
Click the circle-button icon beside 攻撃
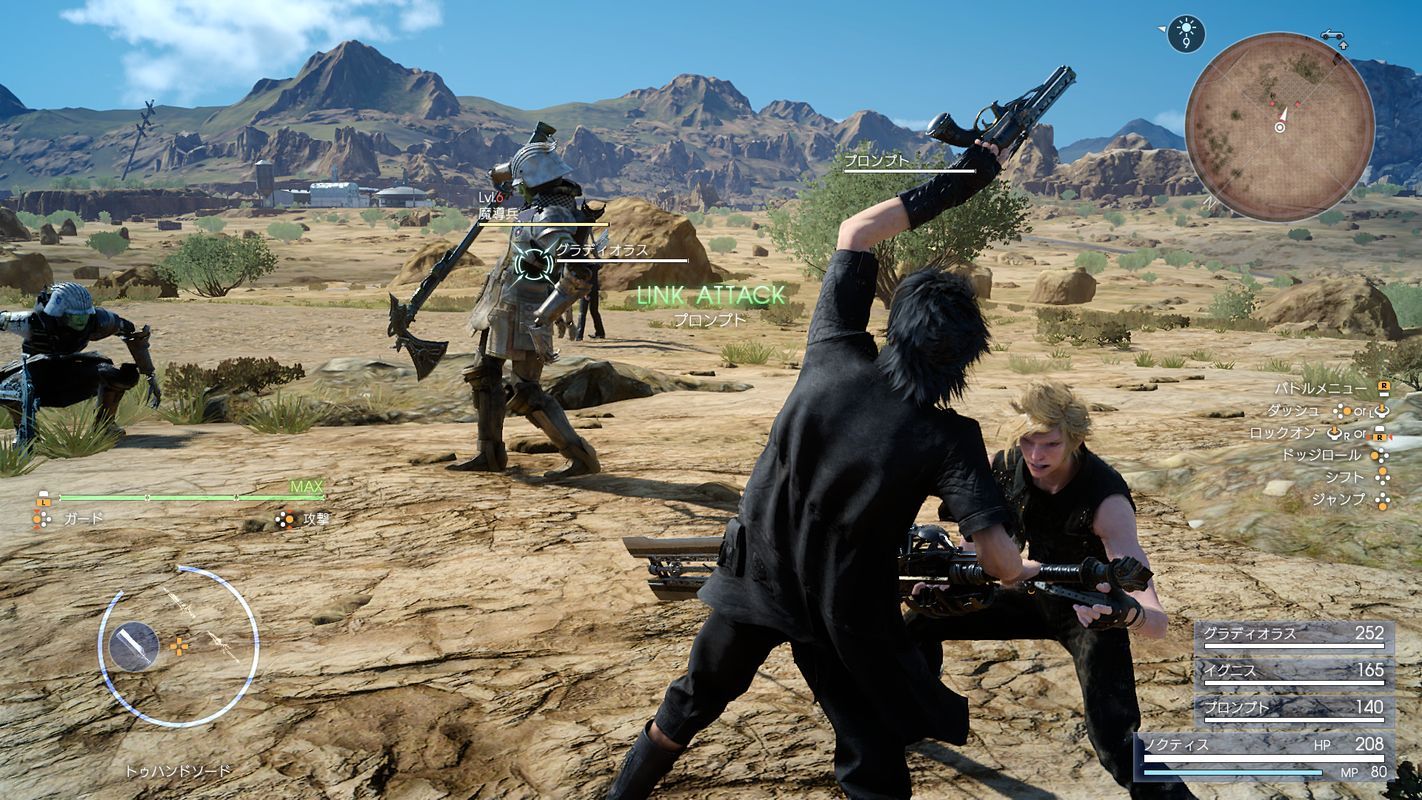click(x=287, y=519)
